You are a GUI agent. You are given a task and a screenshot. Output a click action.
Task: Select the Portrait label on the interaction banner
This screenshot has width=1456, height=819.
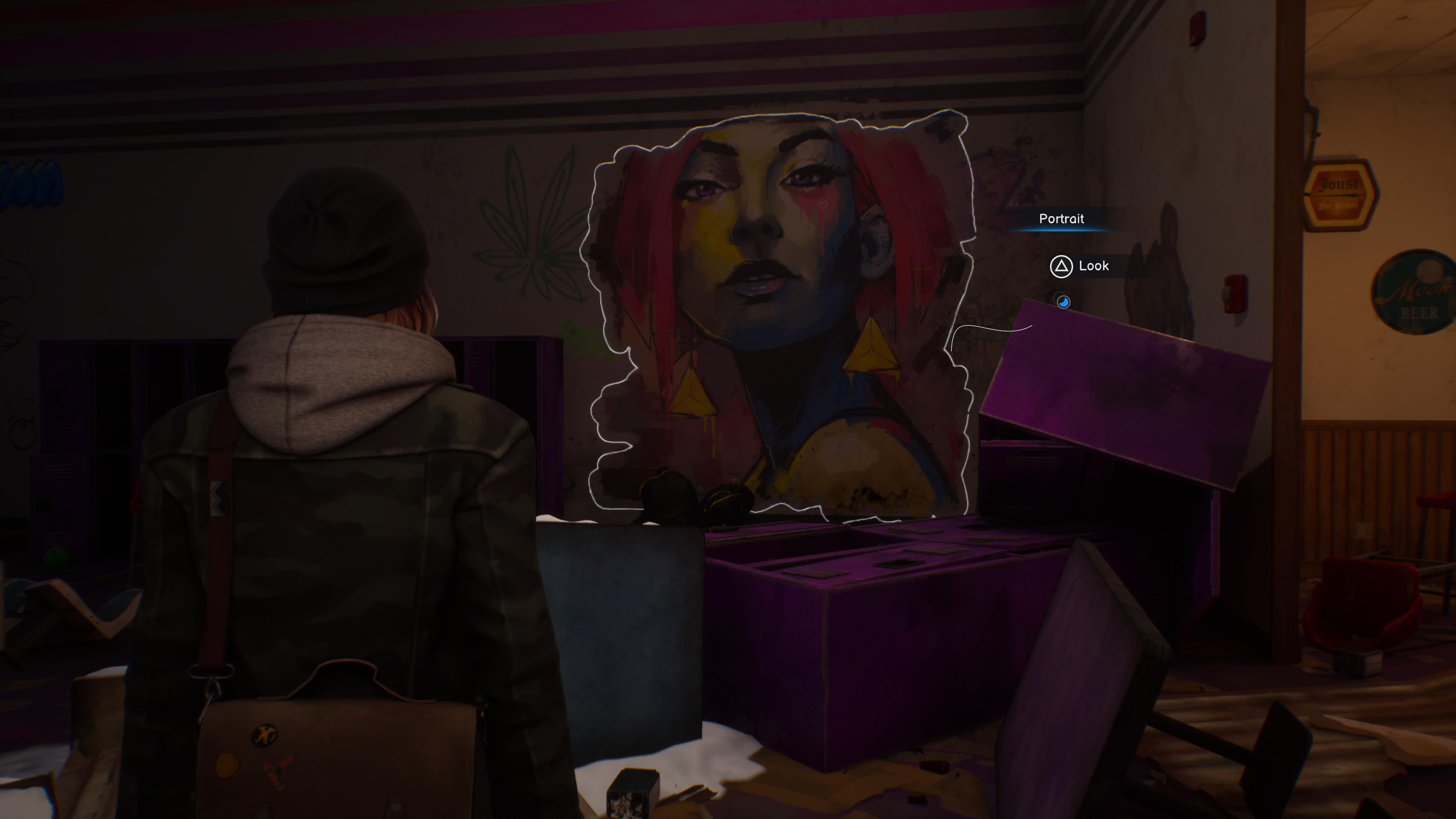[x=1062, y=219]
